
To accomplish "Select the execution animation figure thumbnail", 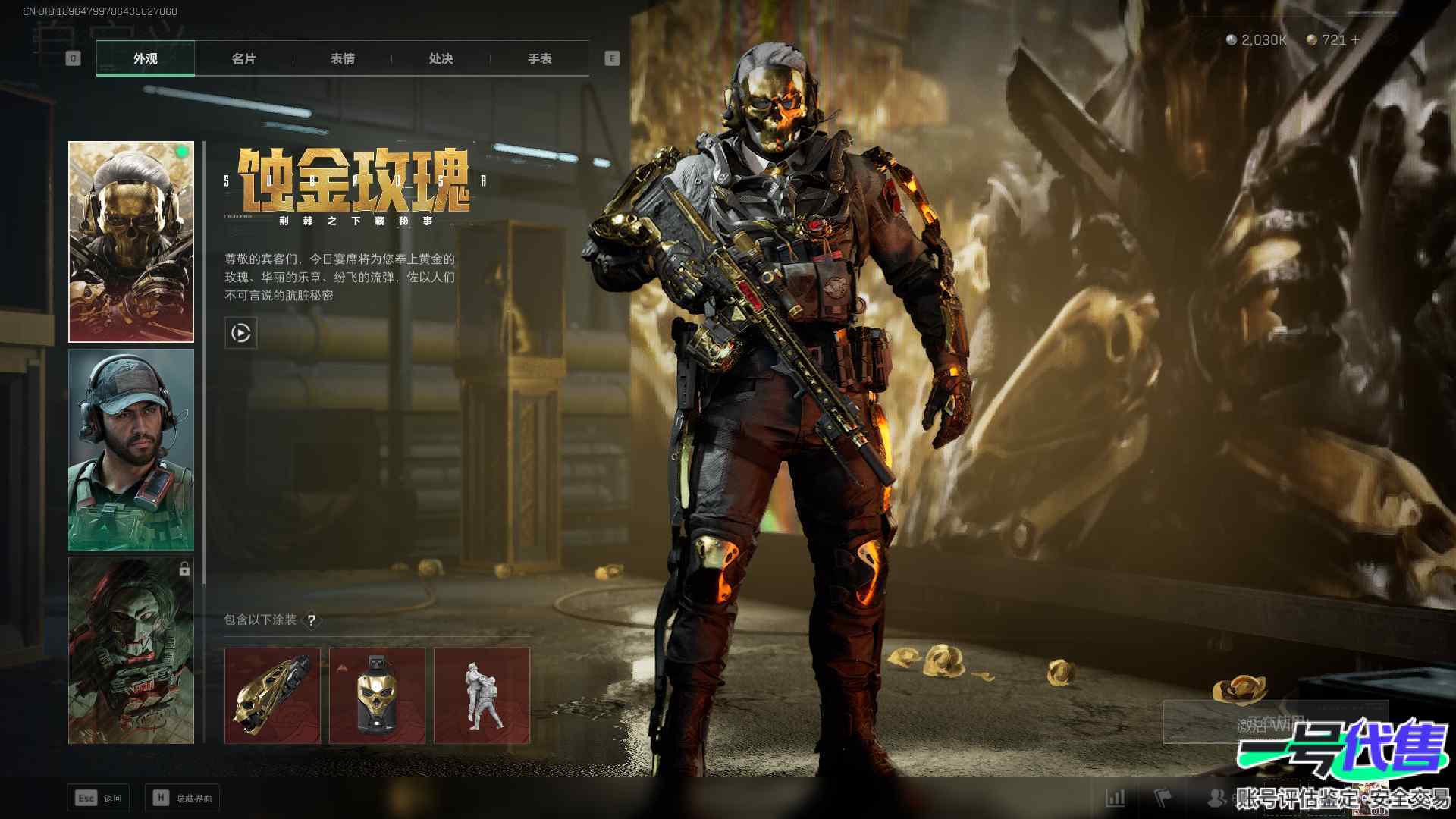I will (482, 695).
